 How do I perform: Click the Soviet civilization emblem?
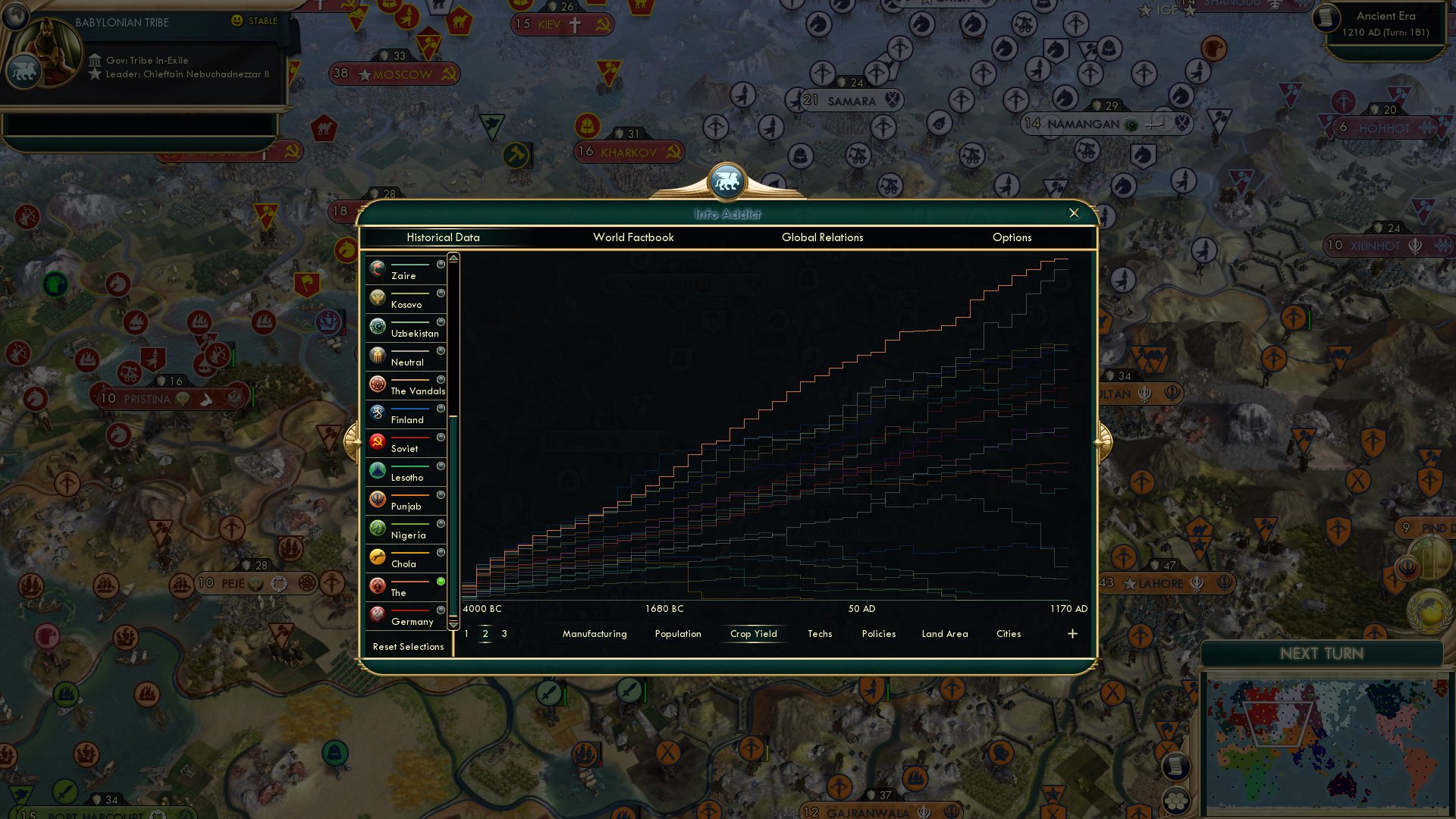(377, 441)
